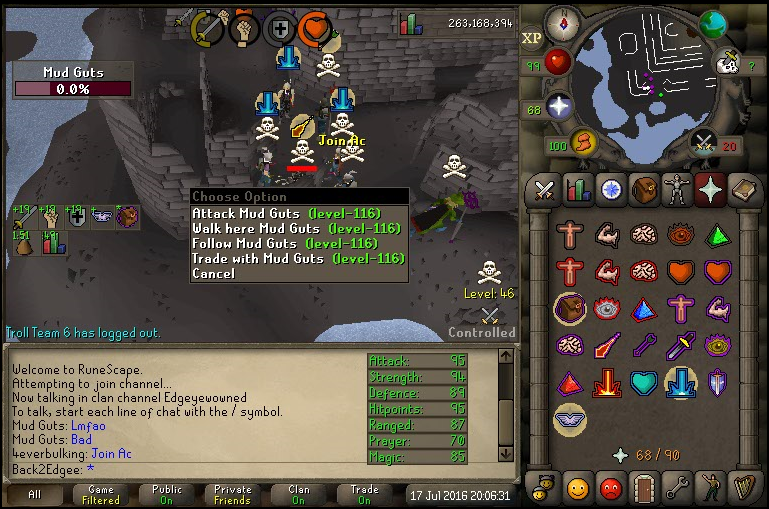The height and width of the screenshot is (509, 769).
Task: Open the Logout door tab
Action: pyautogui.click(x=643, y=489)
